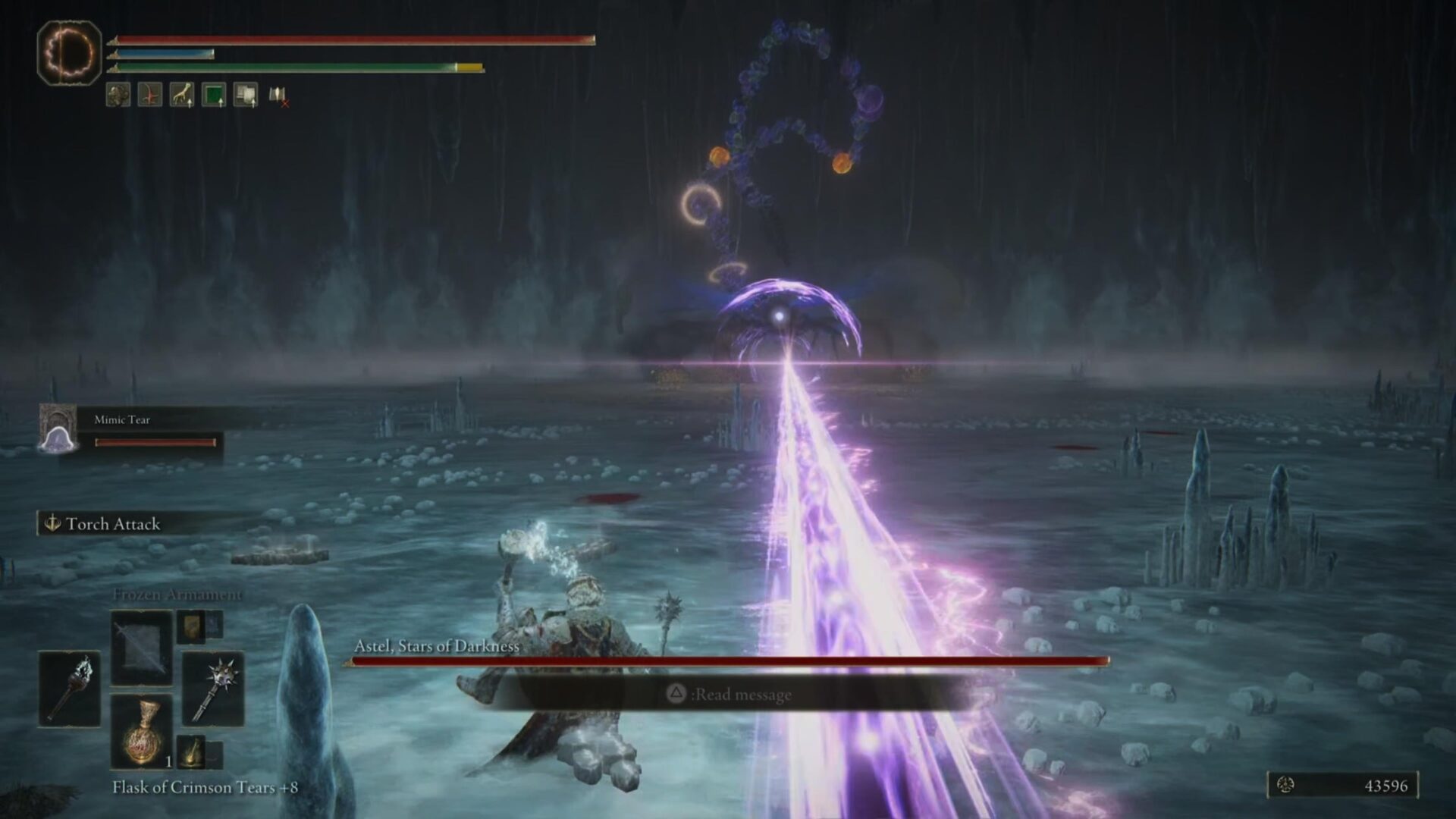Click the Great Rune portrait icon
This screenshot has height=819, width=1456.
coord(69,53)
